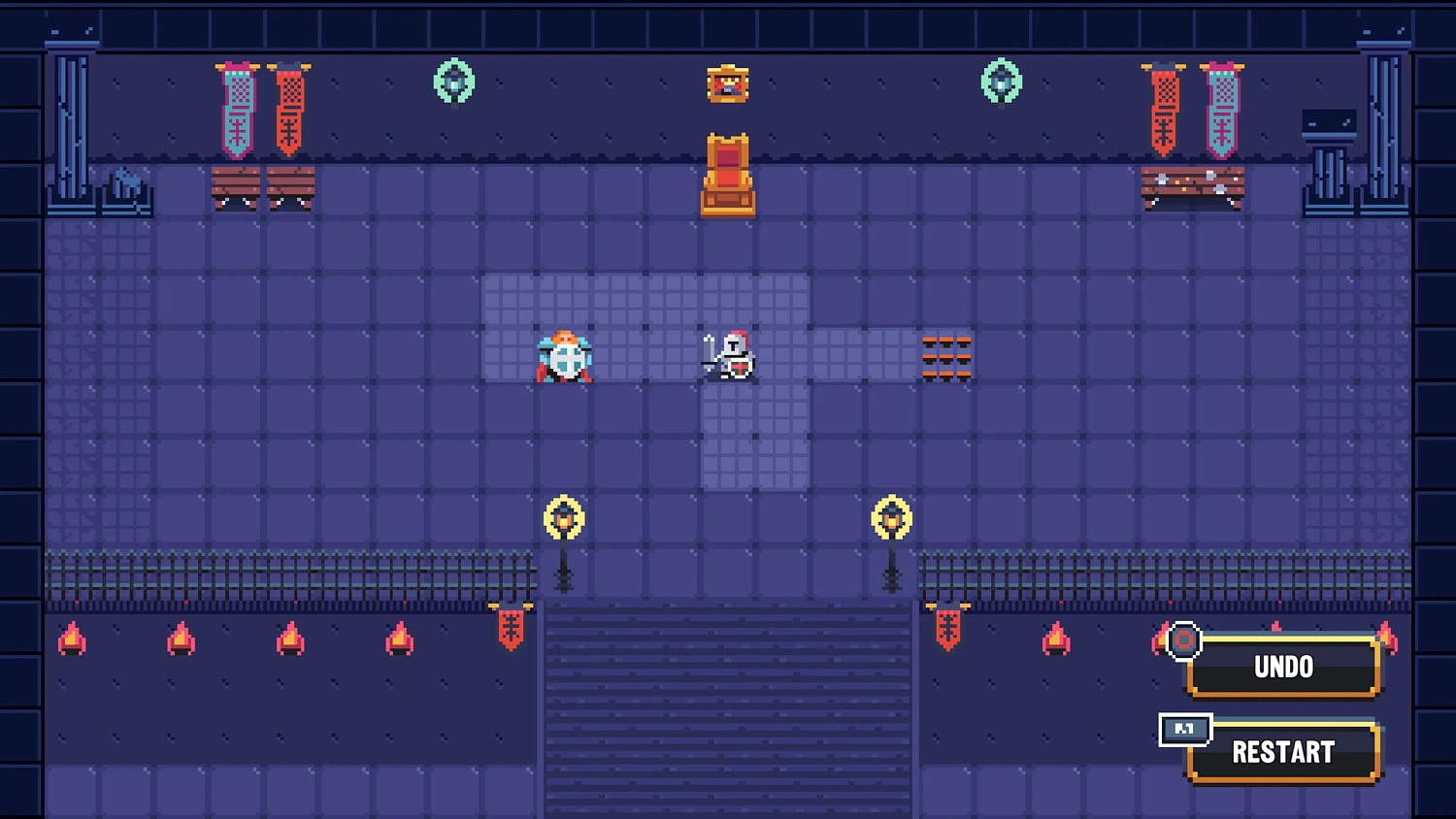This screenshot has height=819, width=1456.
Task: Click the mouse icon beside the UNDO button
Action: (1182, 640)
